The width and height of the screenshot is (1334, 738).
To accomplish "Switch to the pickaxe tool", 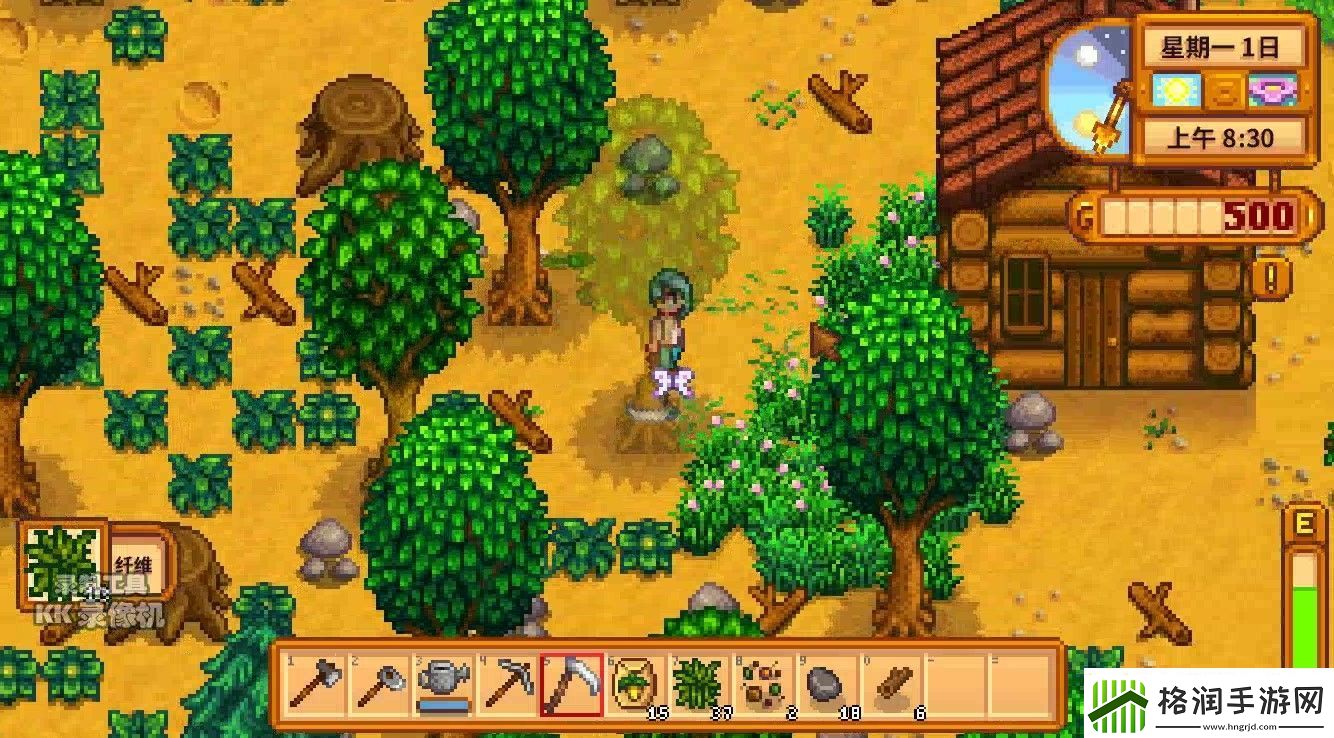I will point(507,685).
